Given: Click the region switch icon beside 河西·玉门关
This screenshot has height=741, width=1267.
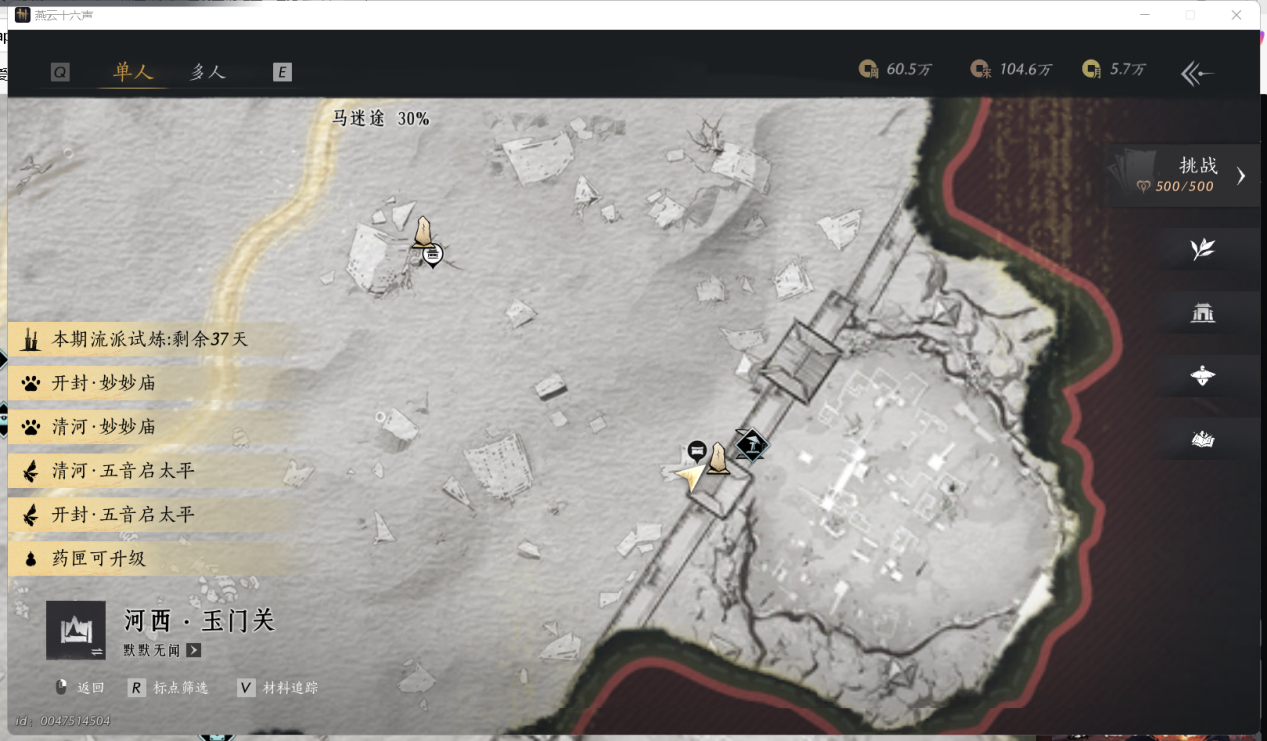Looking at the screenshot, I should pyautogui.click(x=76, y=630).
